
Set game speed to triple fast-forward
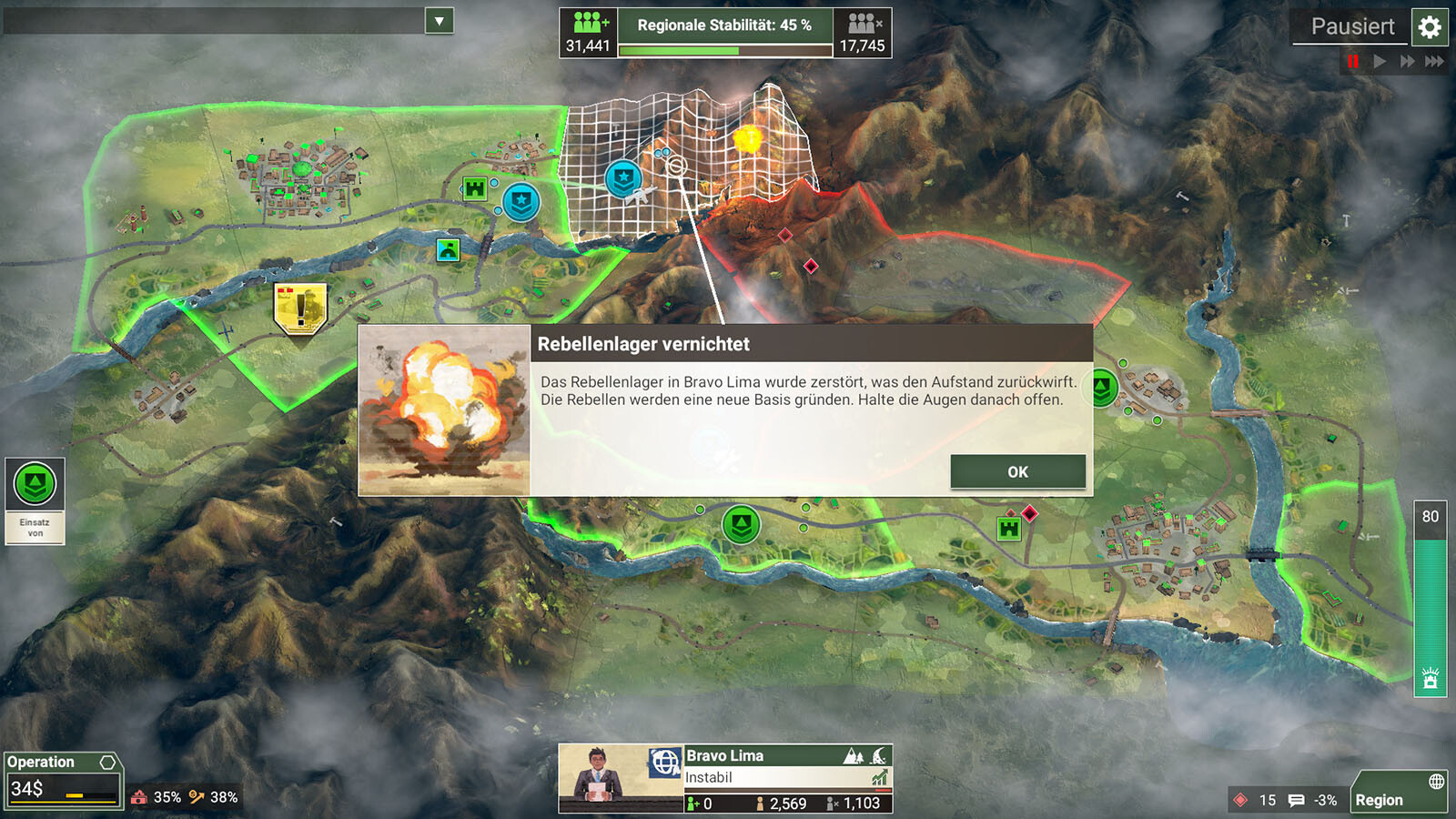coord(1434,61)
